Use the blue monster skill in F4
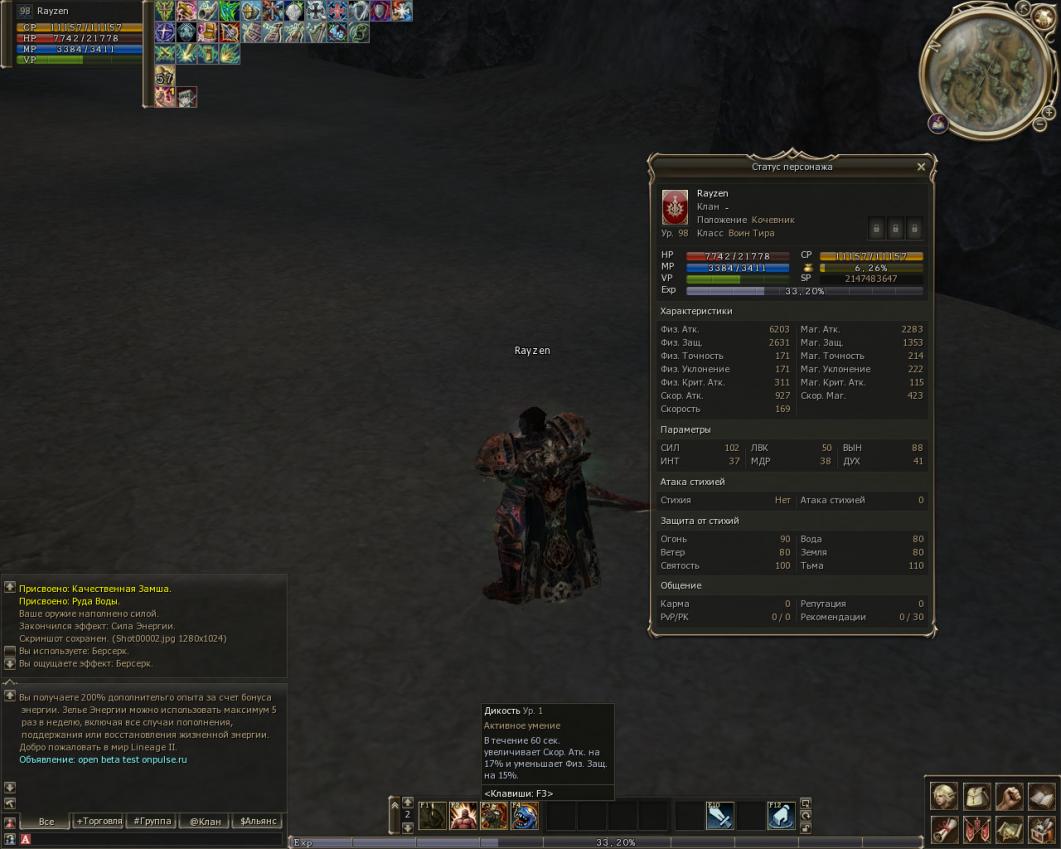Screen dimensions: 1061x849 (x=525, y=816)
